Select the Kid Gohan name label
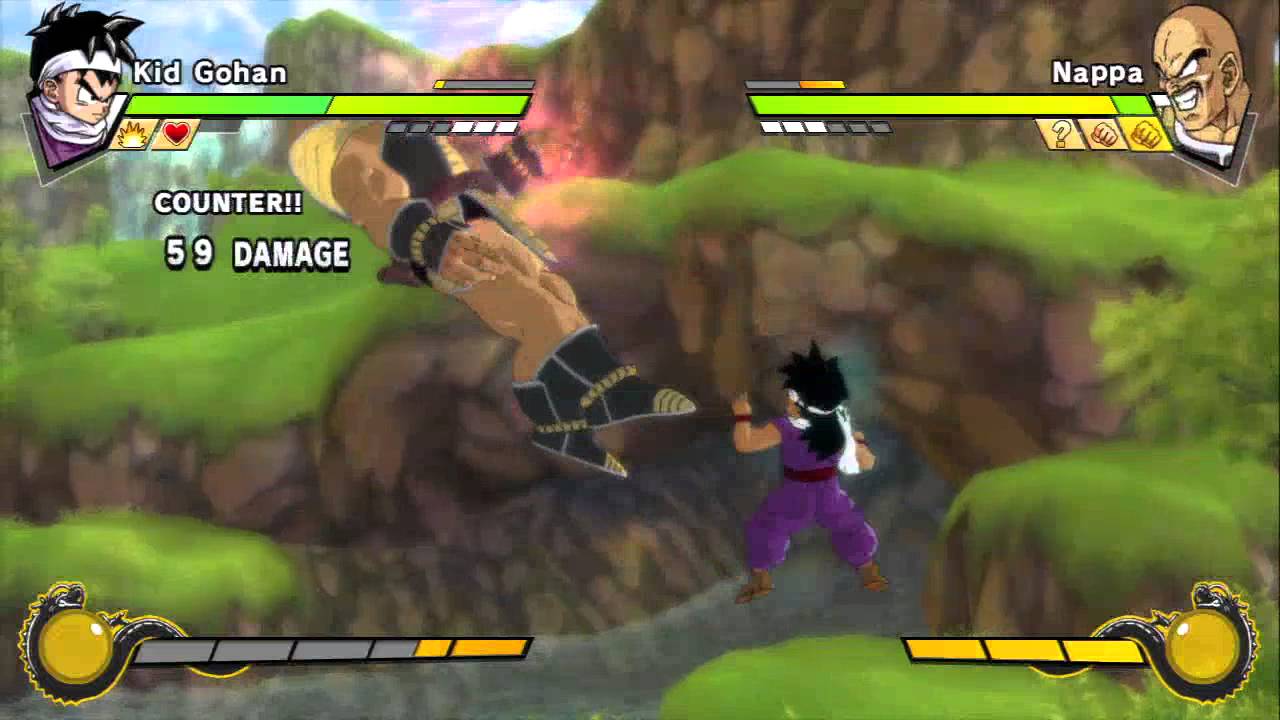 [x=210, y=74]
